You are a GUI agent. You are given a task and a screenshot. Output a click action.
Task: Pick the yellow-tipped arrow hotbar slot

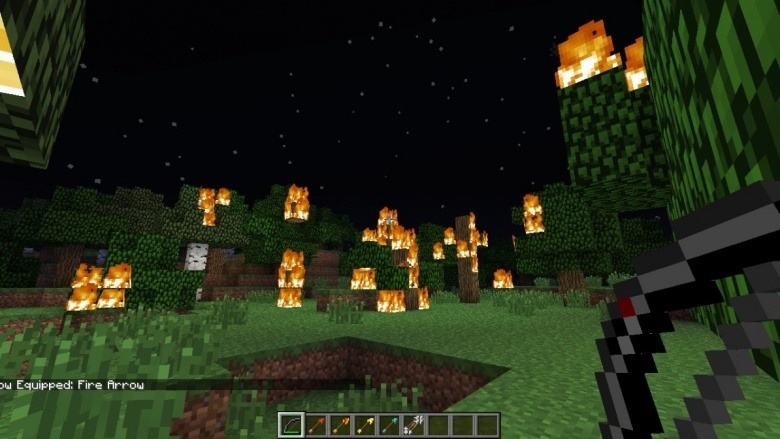365,425
